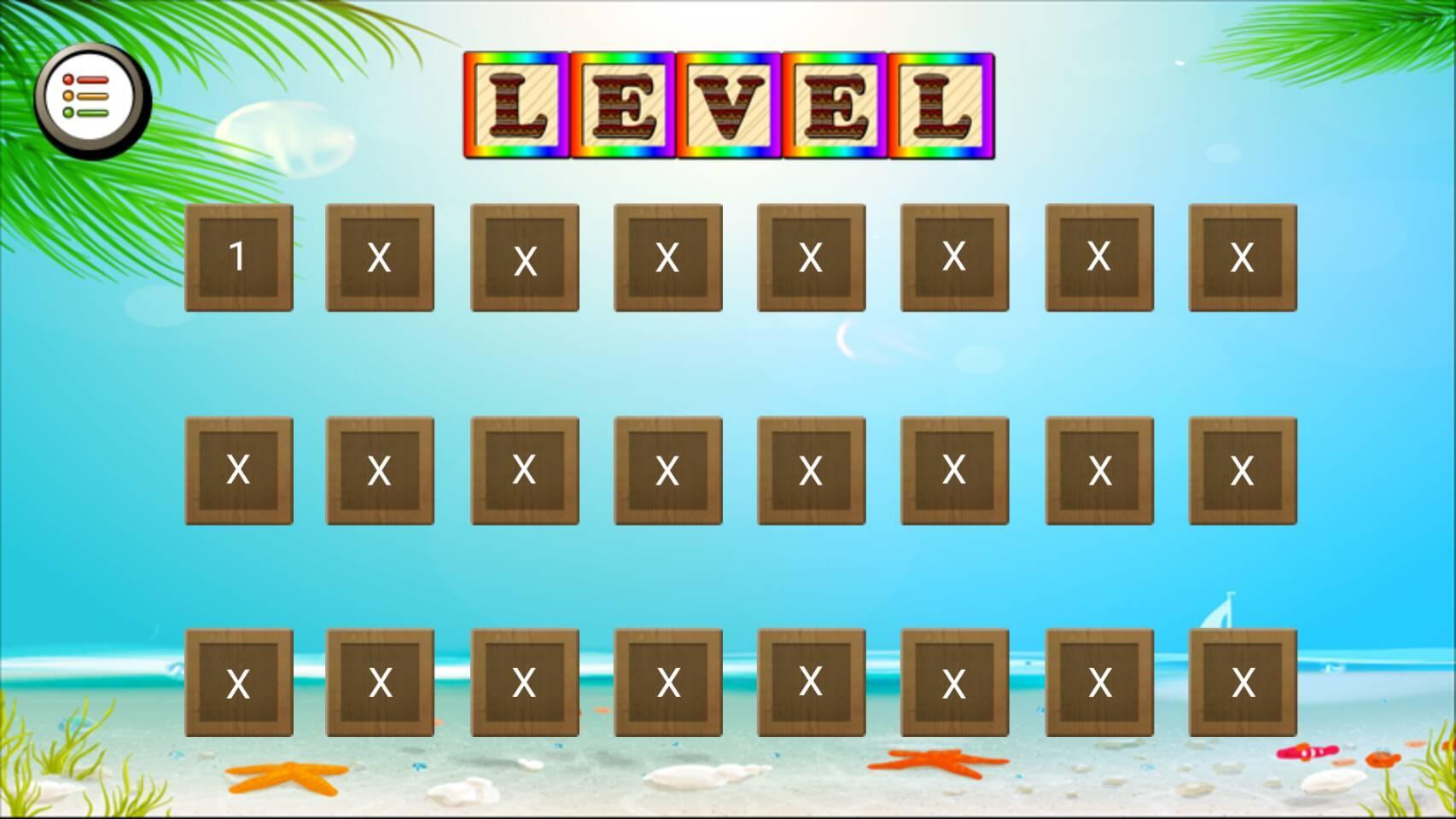The width and height of the screenshot is (1456, 819).
Task: Tap the locked tile beside level 1
Action: [x=380, y=258]
